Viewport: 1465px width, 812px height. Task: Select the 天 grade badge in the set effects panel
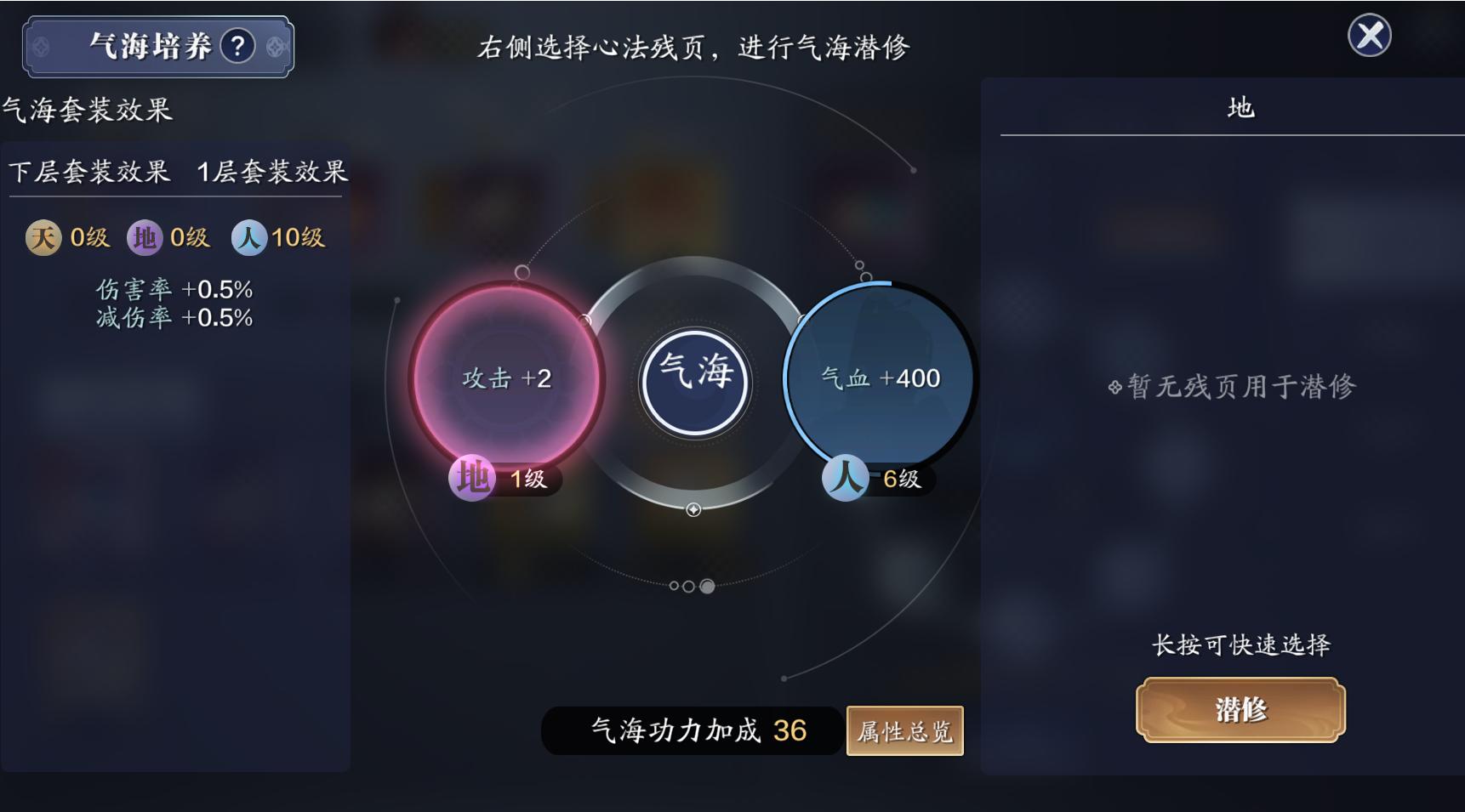44,238
